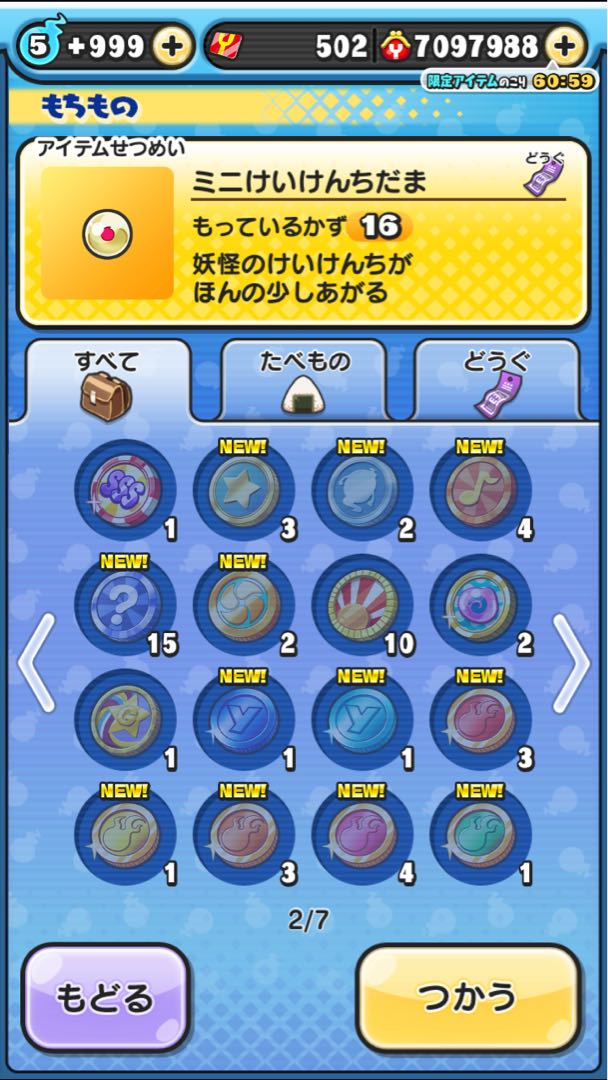608x1080 pixels.
Task: Choose the music note coin
Action: (480, 490)
